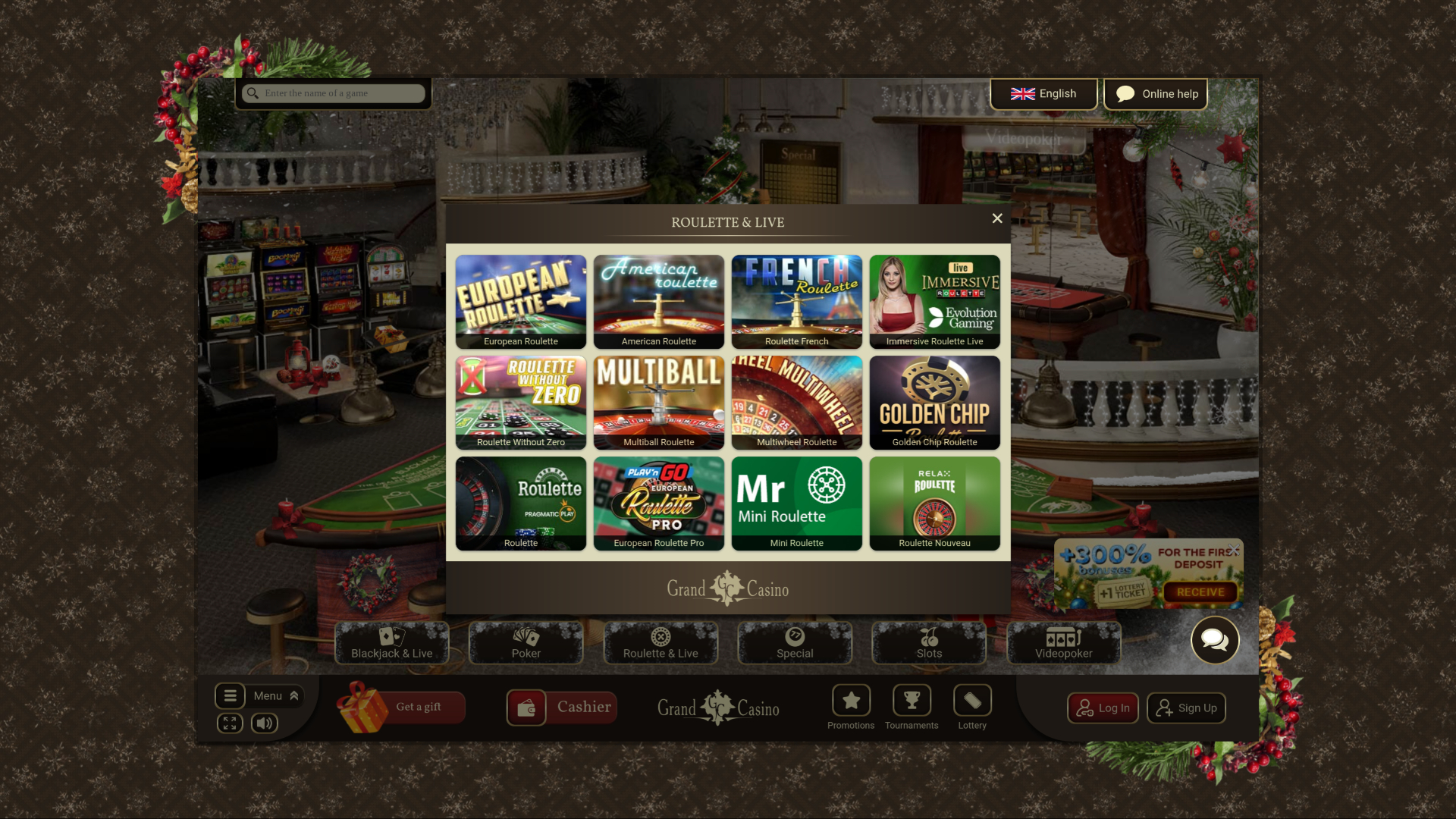Click the gift box icon beside Get a gift
The image size is (1456, 819).
362,707
